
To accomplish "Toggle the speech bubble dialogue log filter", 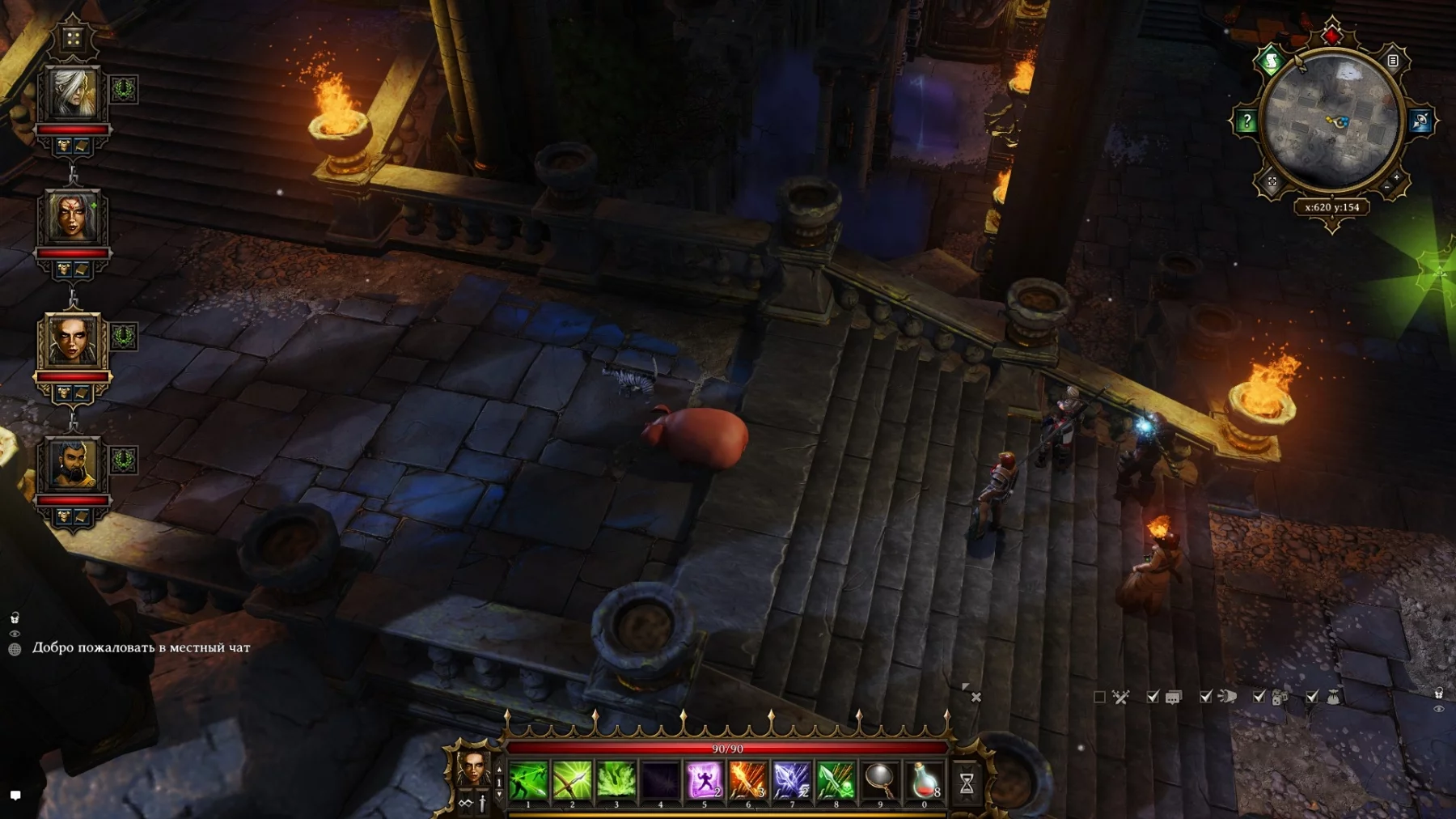I will tap(1173, 697).
